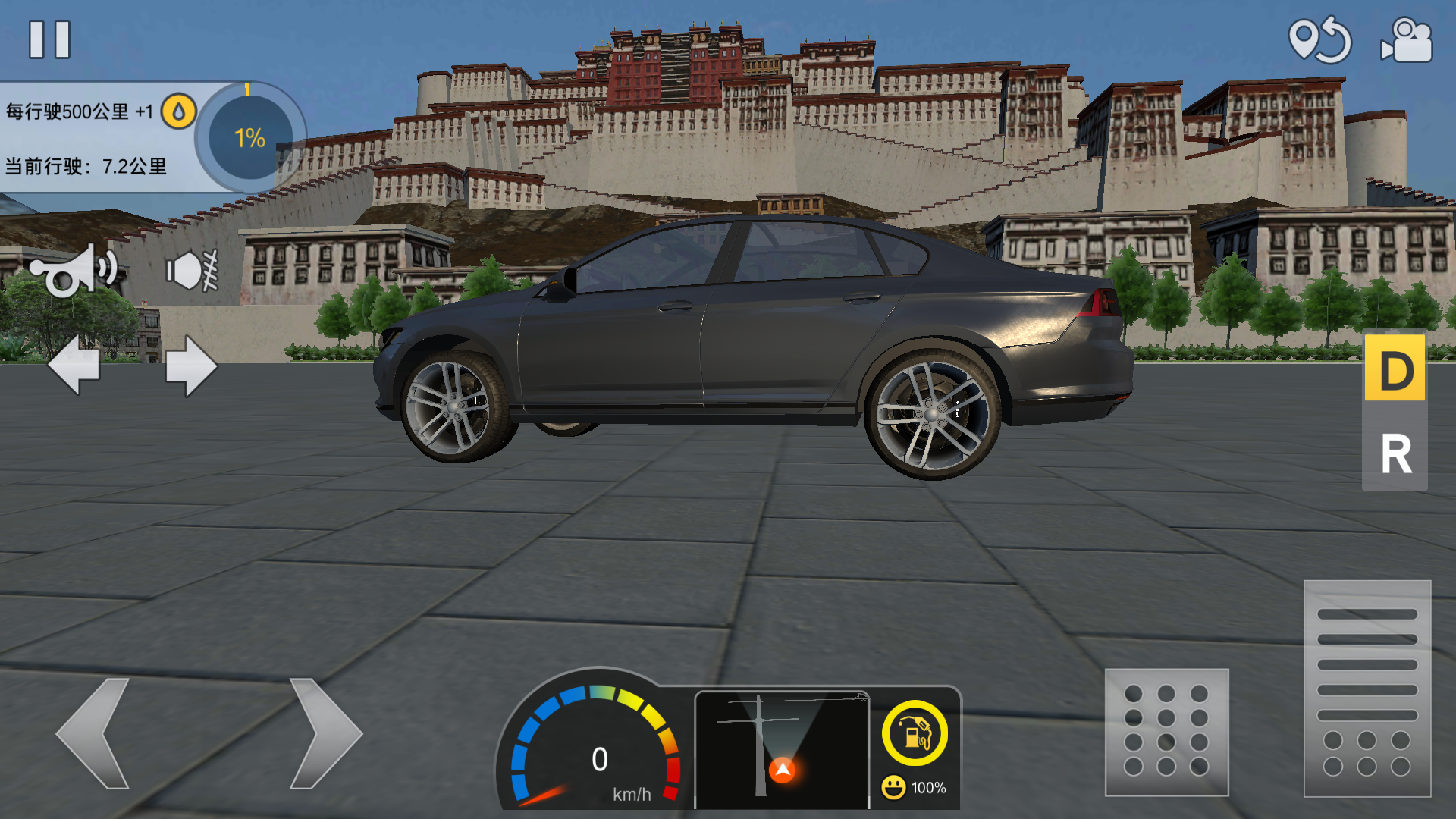
Task: Honk the horn
Action: tap(74, 271)
